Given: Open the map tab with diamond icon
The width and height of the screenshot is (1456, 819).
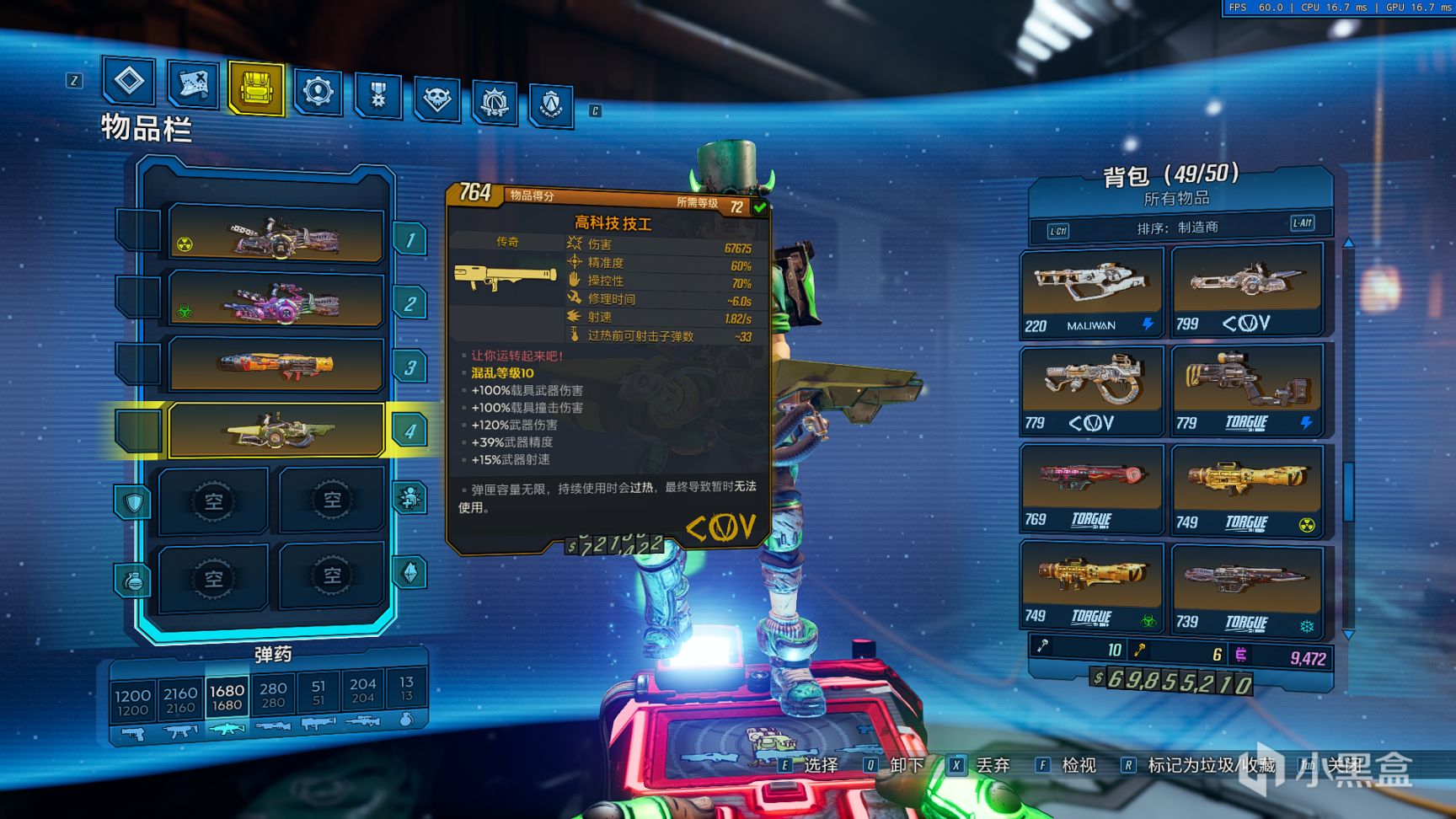Looking at the screenshot, I should pyautogui.click(x=129, y=81).
